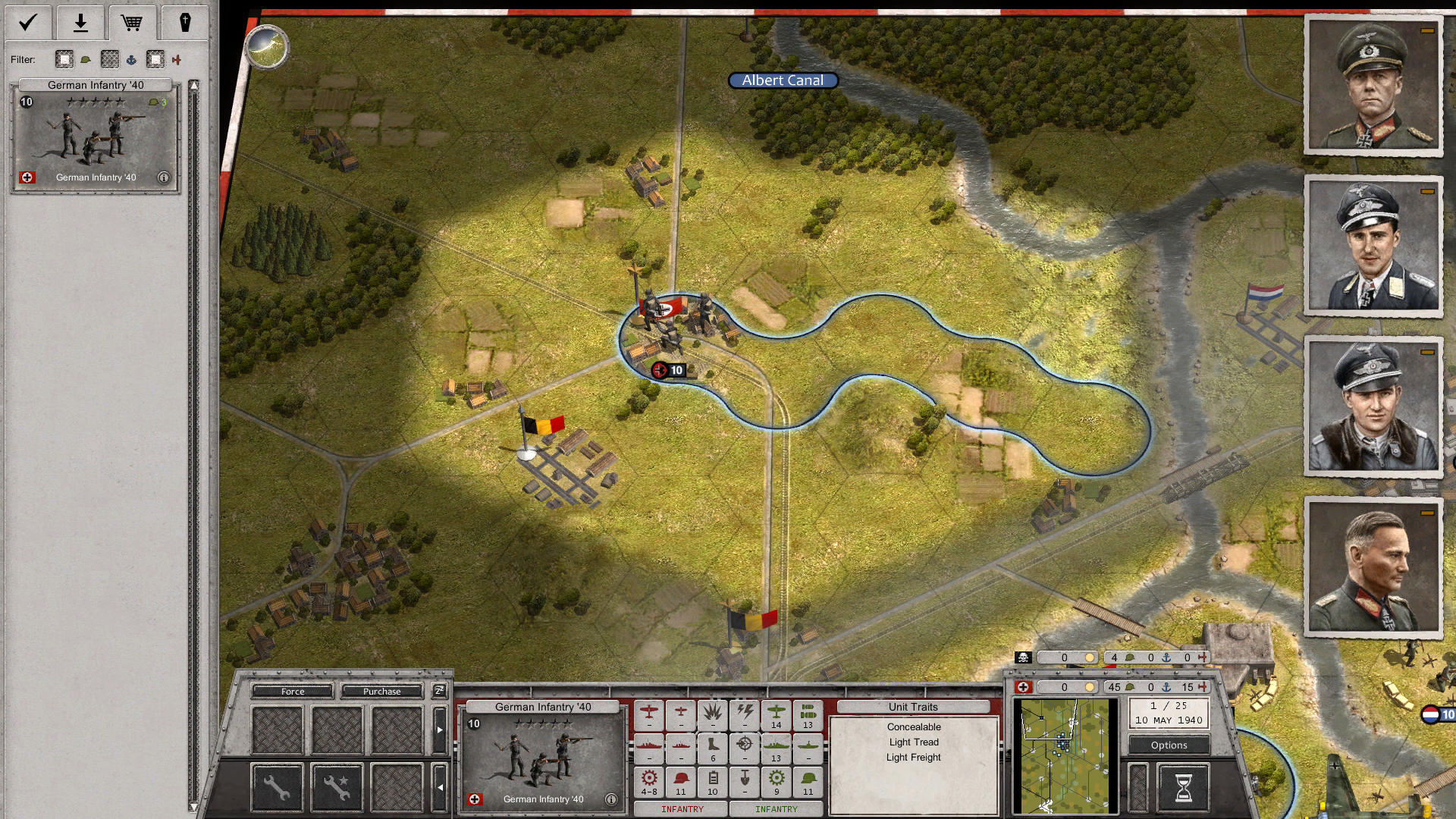
Task: Expand the force slots with the right arrow
Action: pos(440,730)
